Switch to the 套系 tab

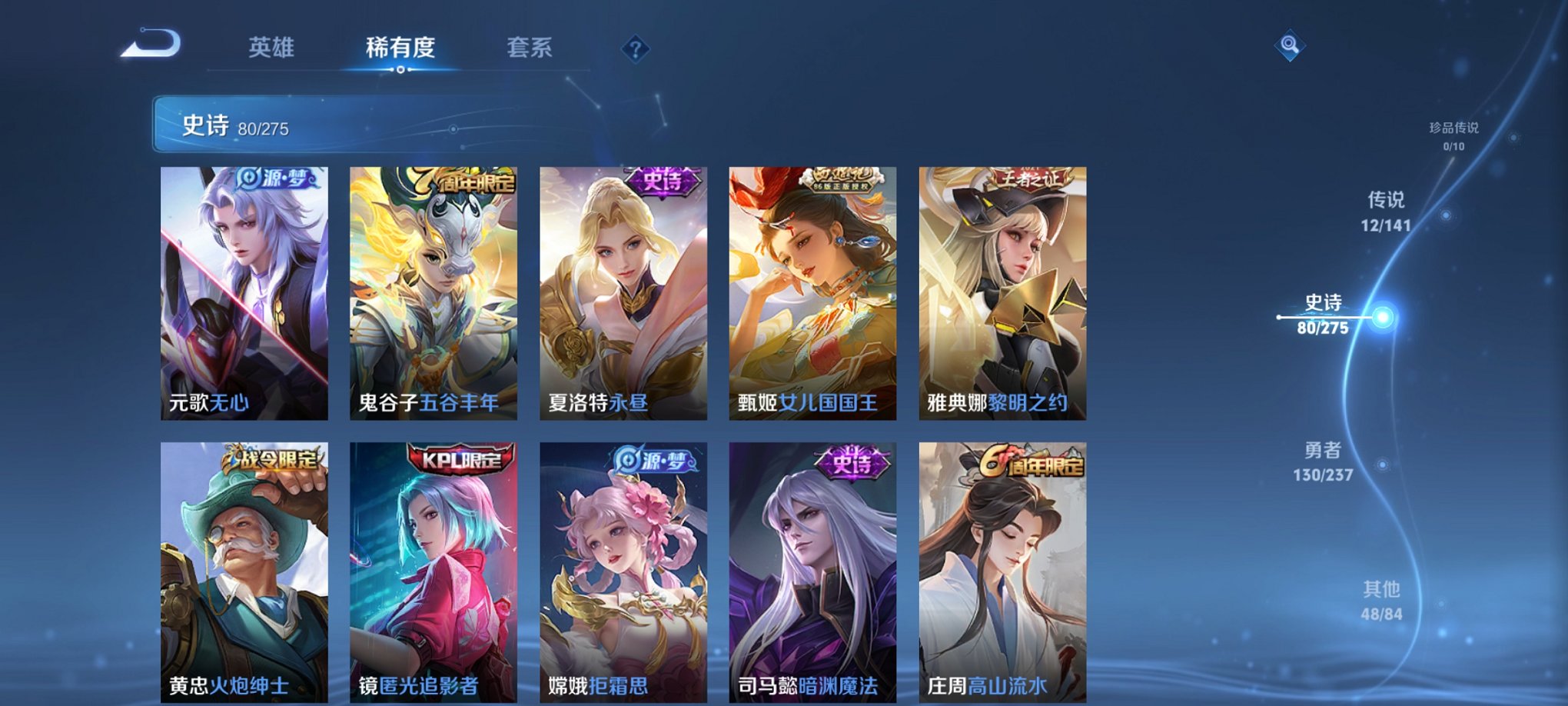click(529, 47)
